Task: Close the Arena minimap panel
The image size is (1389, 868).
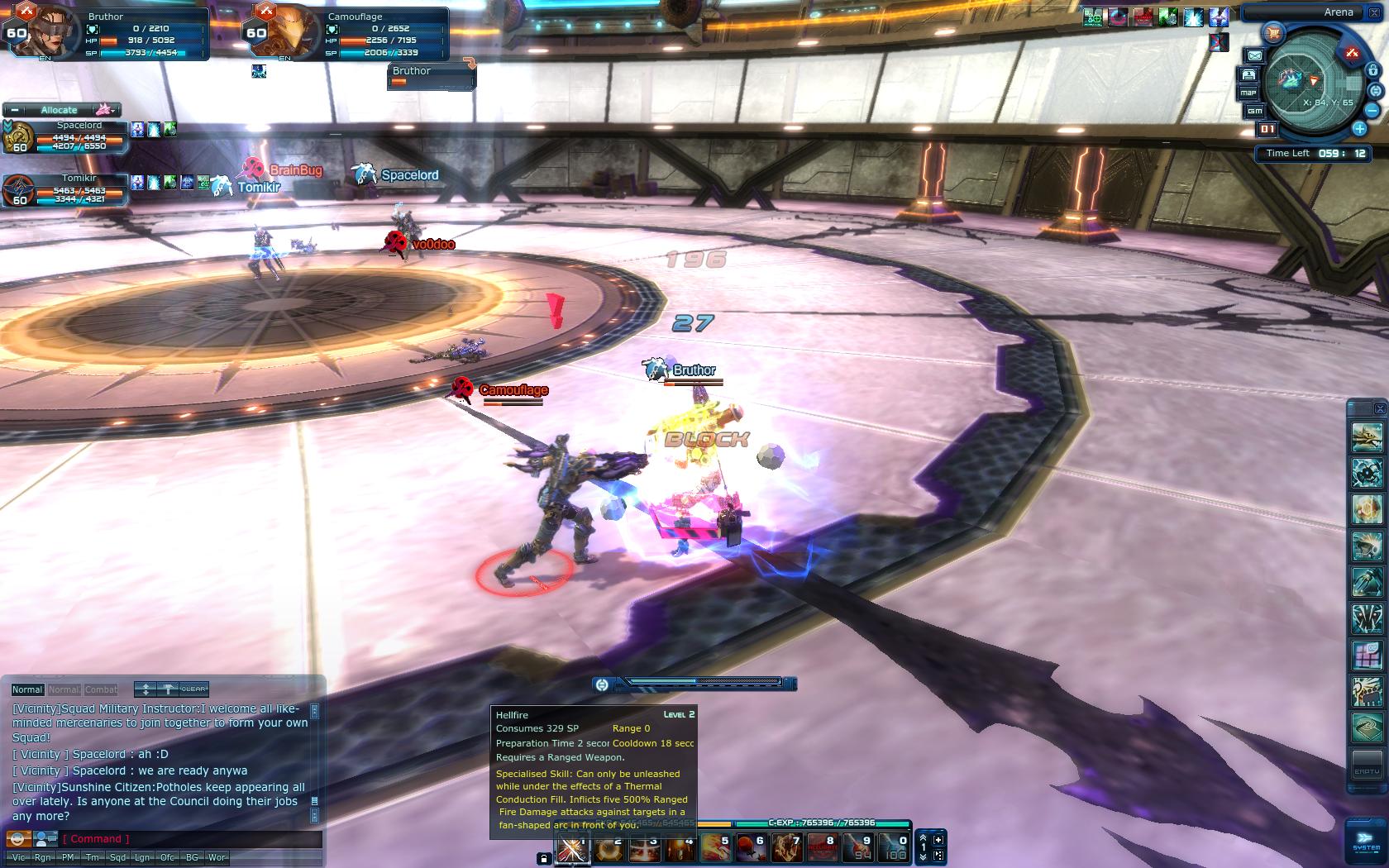Action: tap(1372, 12)
